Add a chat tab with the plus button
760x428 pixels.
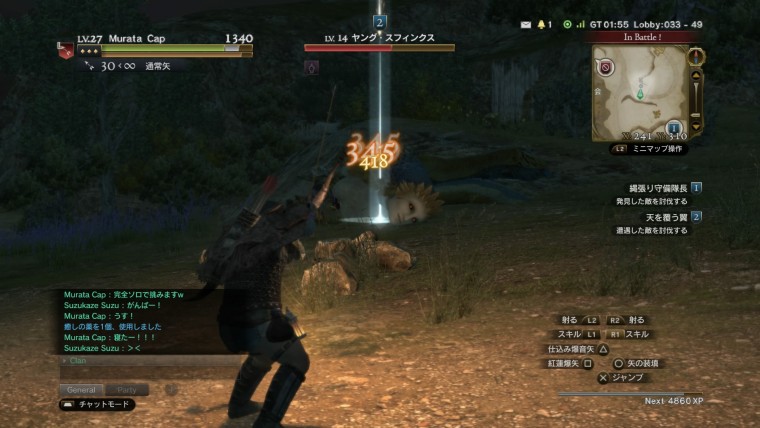tap(169, 389)
